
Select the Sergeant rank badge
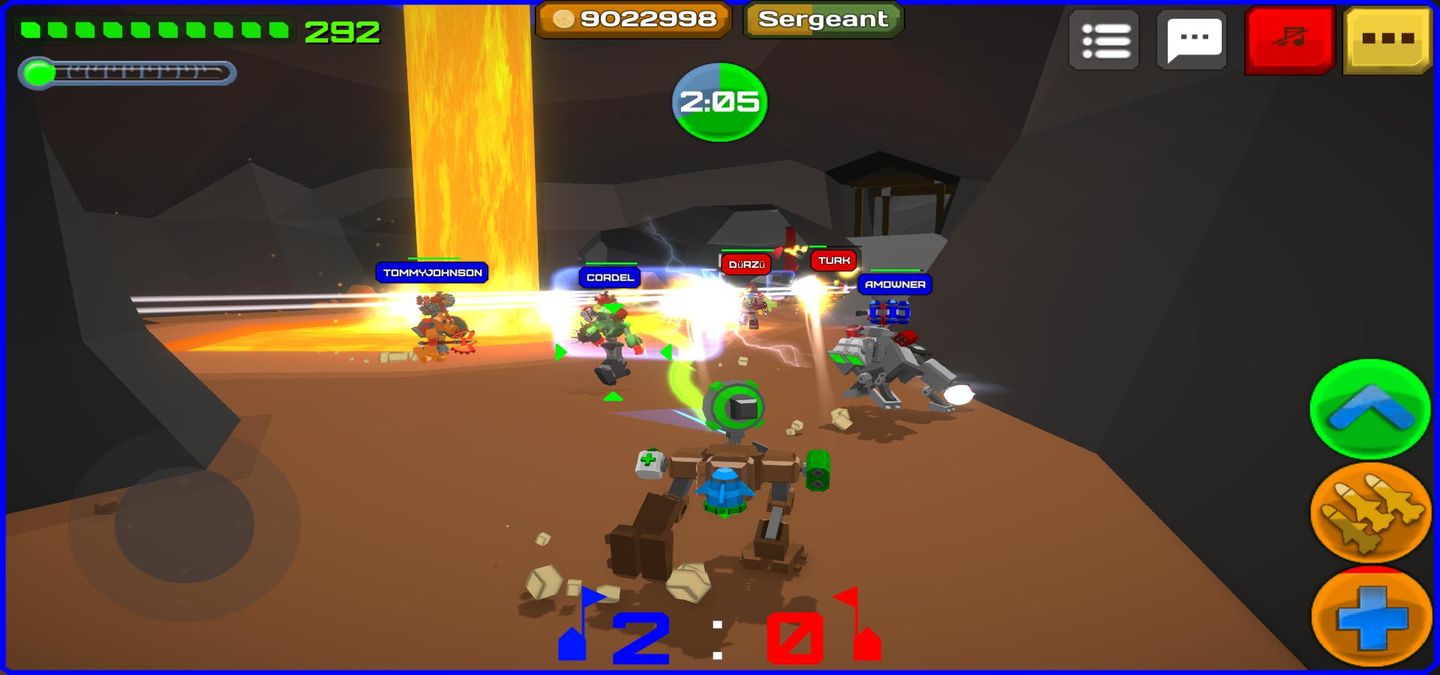click(x=823, y=19)
